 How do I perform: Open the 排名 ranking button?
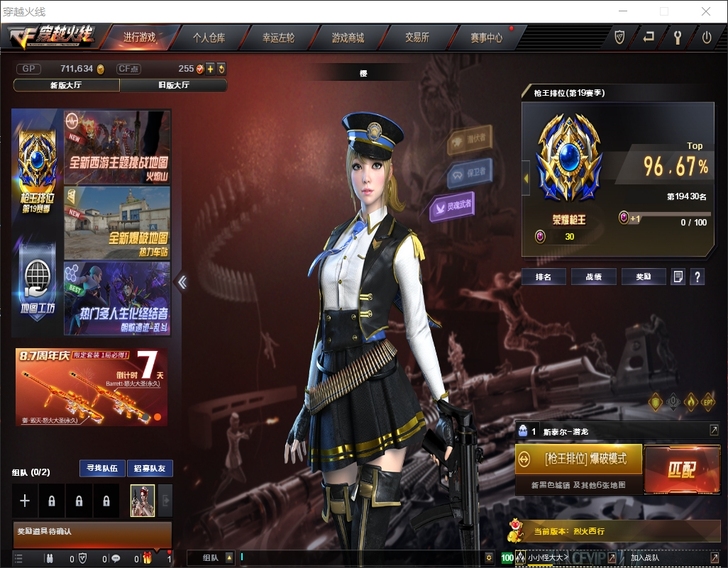click(x=544, y=276)
